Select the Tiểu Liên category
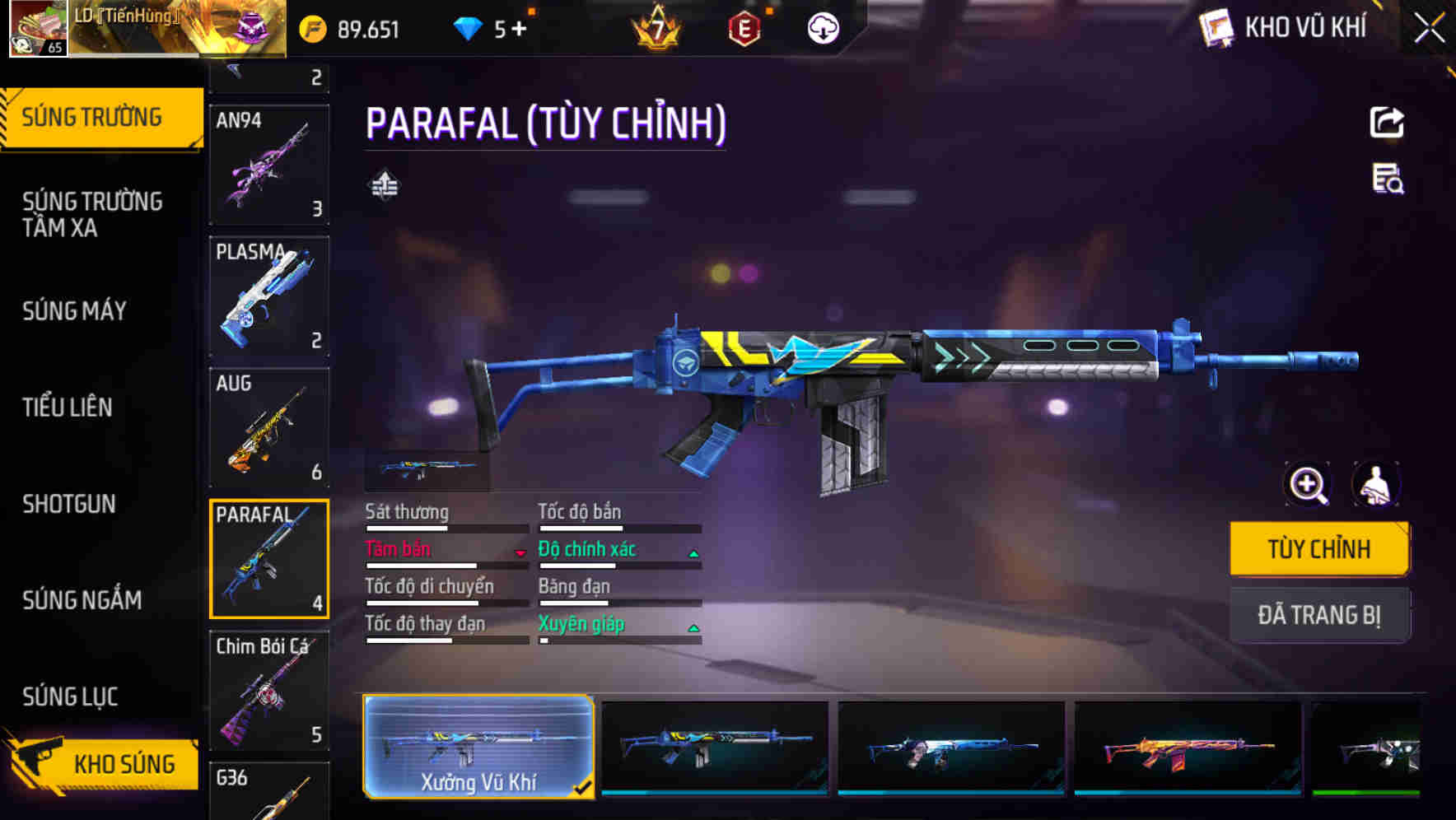This screenshot has width=1456, height=820. (x=68, y=407)
